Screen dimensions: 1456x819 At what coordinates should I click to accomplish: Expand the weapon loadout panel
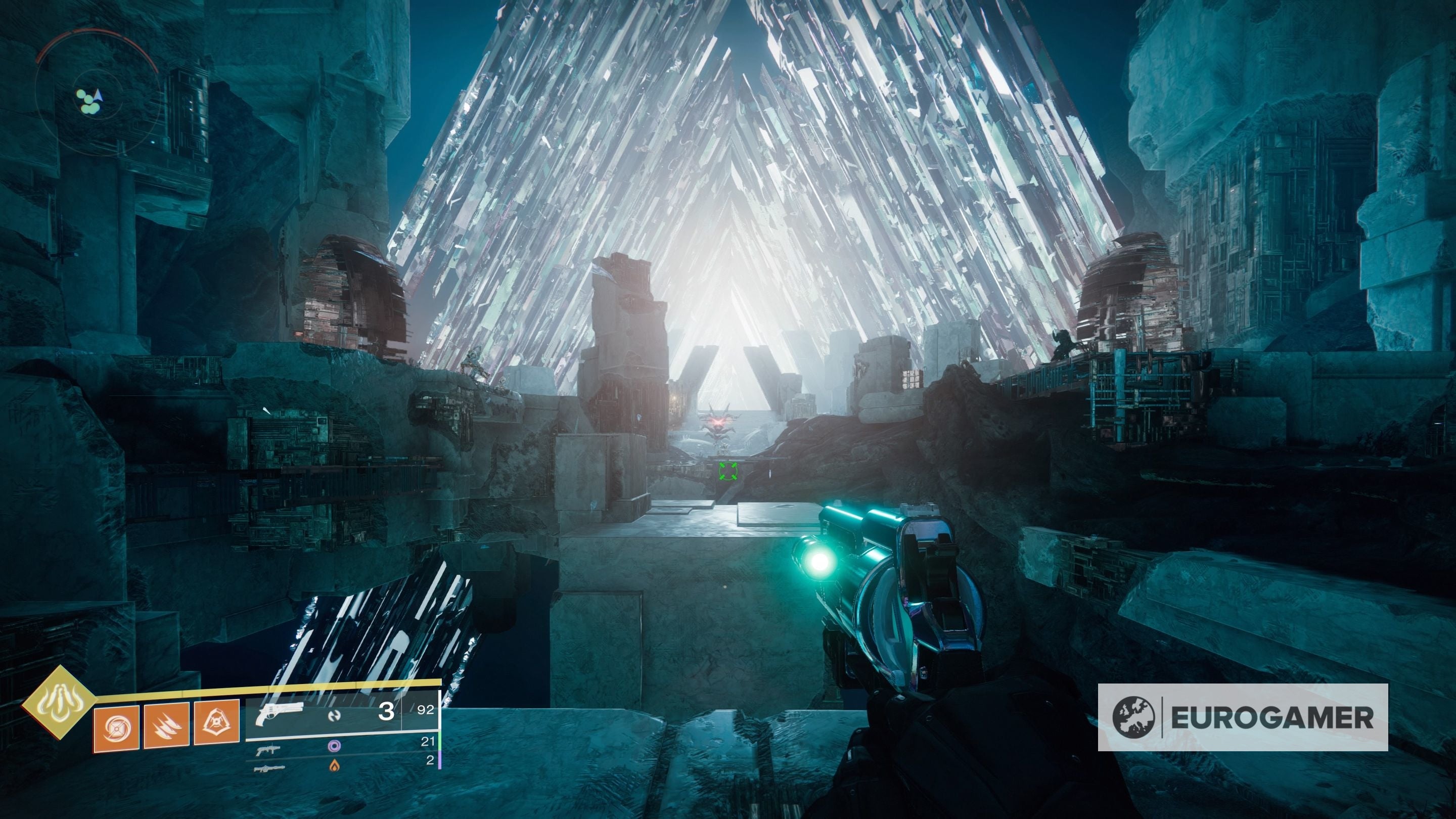tap(339, 735)
